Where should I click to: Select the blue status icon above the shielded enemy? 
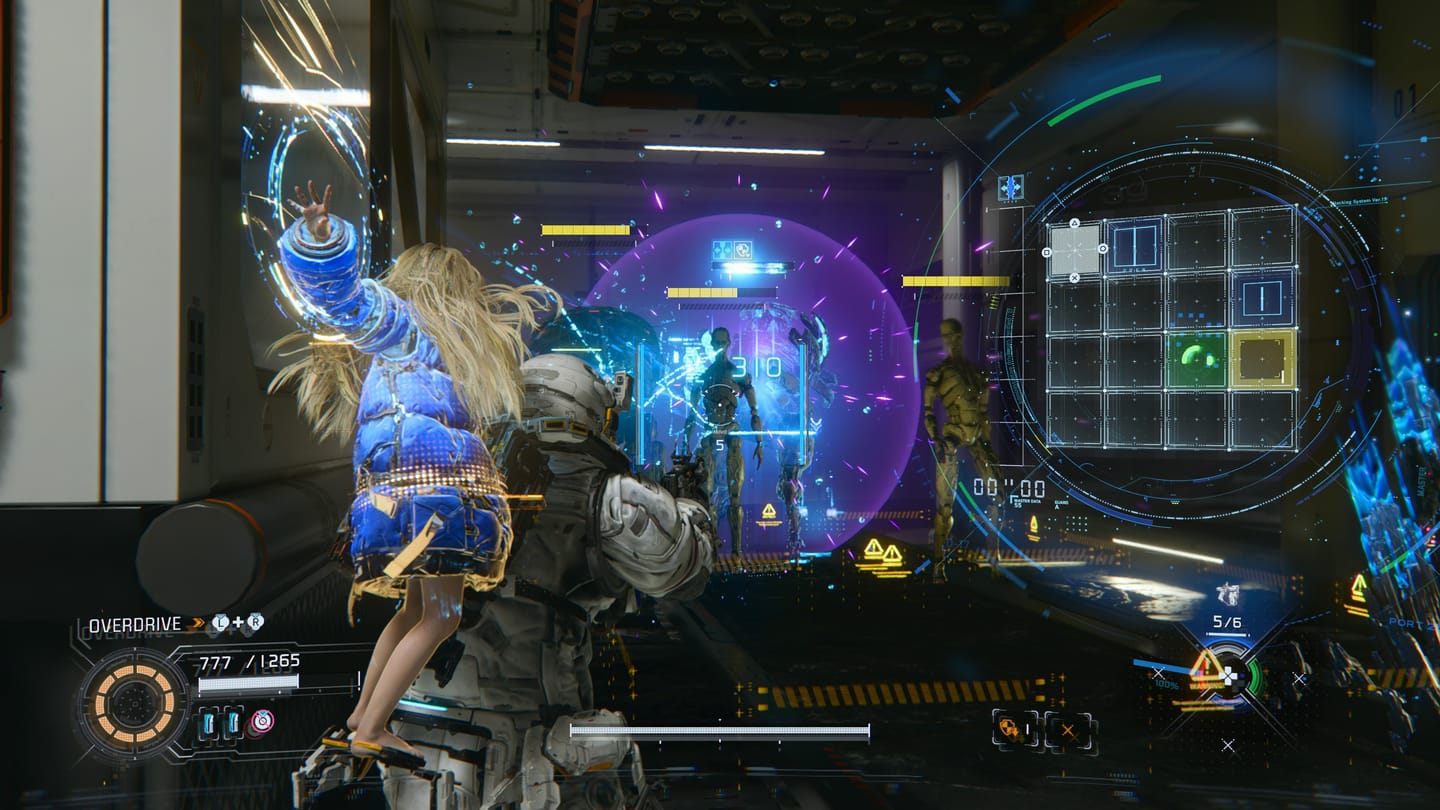733,250
